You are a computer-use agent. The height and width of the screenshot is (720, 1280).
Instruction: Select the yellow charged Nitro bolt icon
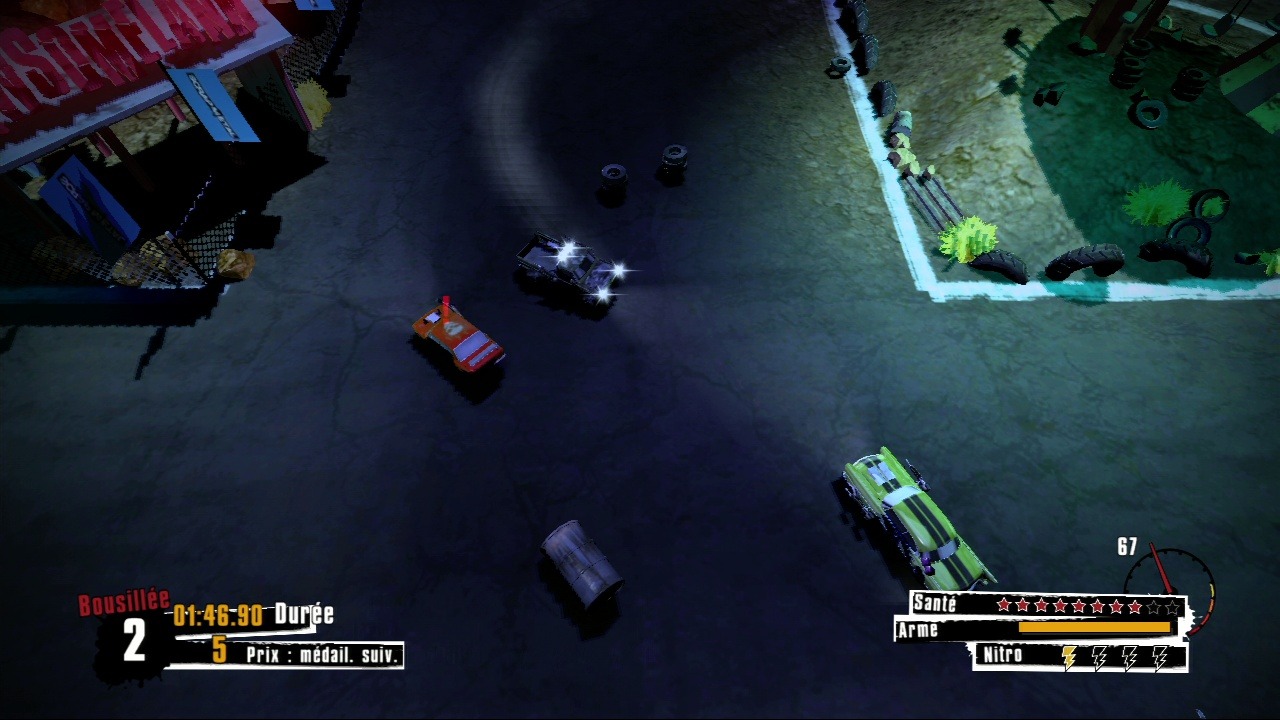1069,657
